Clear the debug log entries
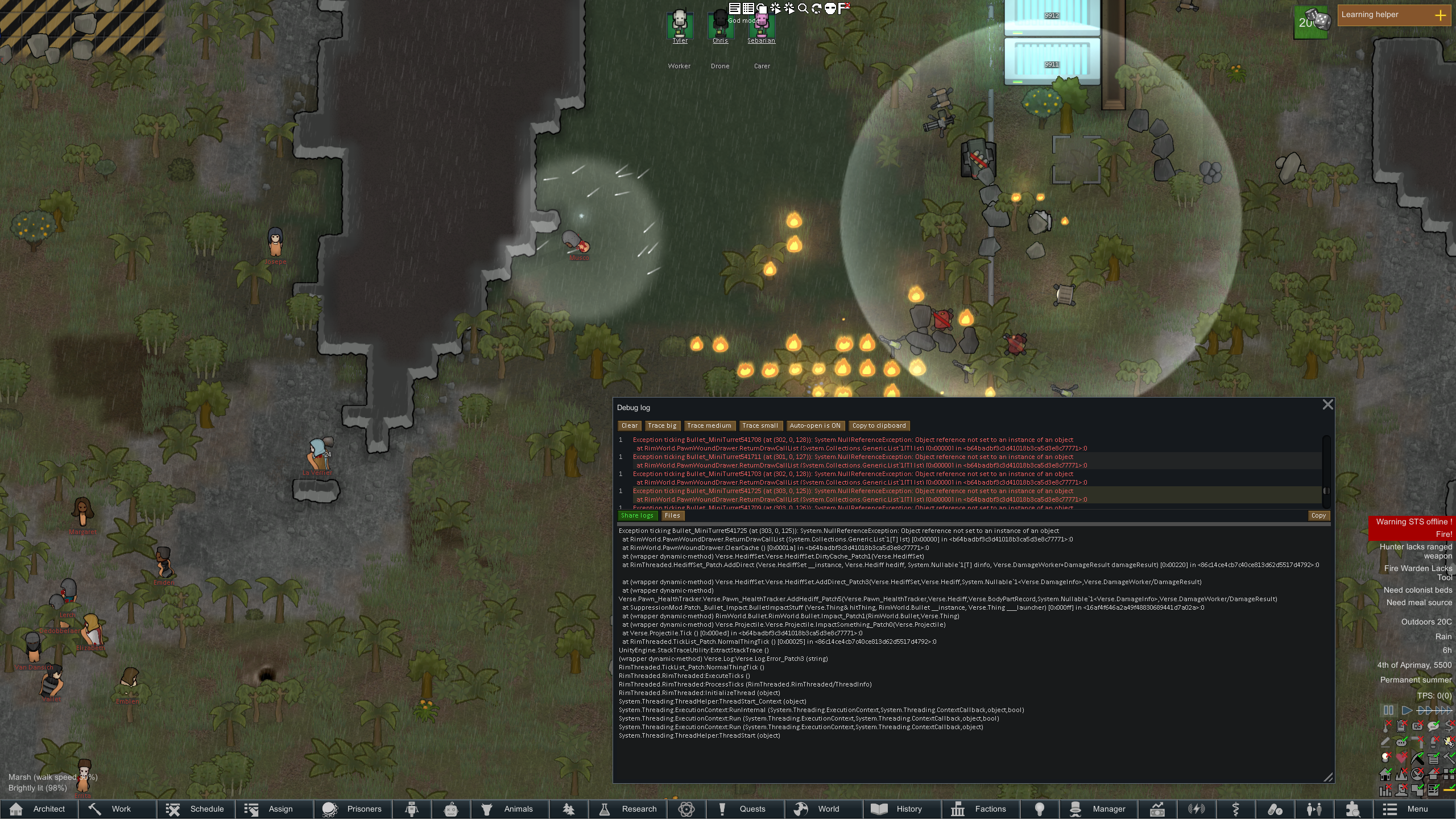 coord(629,425)
